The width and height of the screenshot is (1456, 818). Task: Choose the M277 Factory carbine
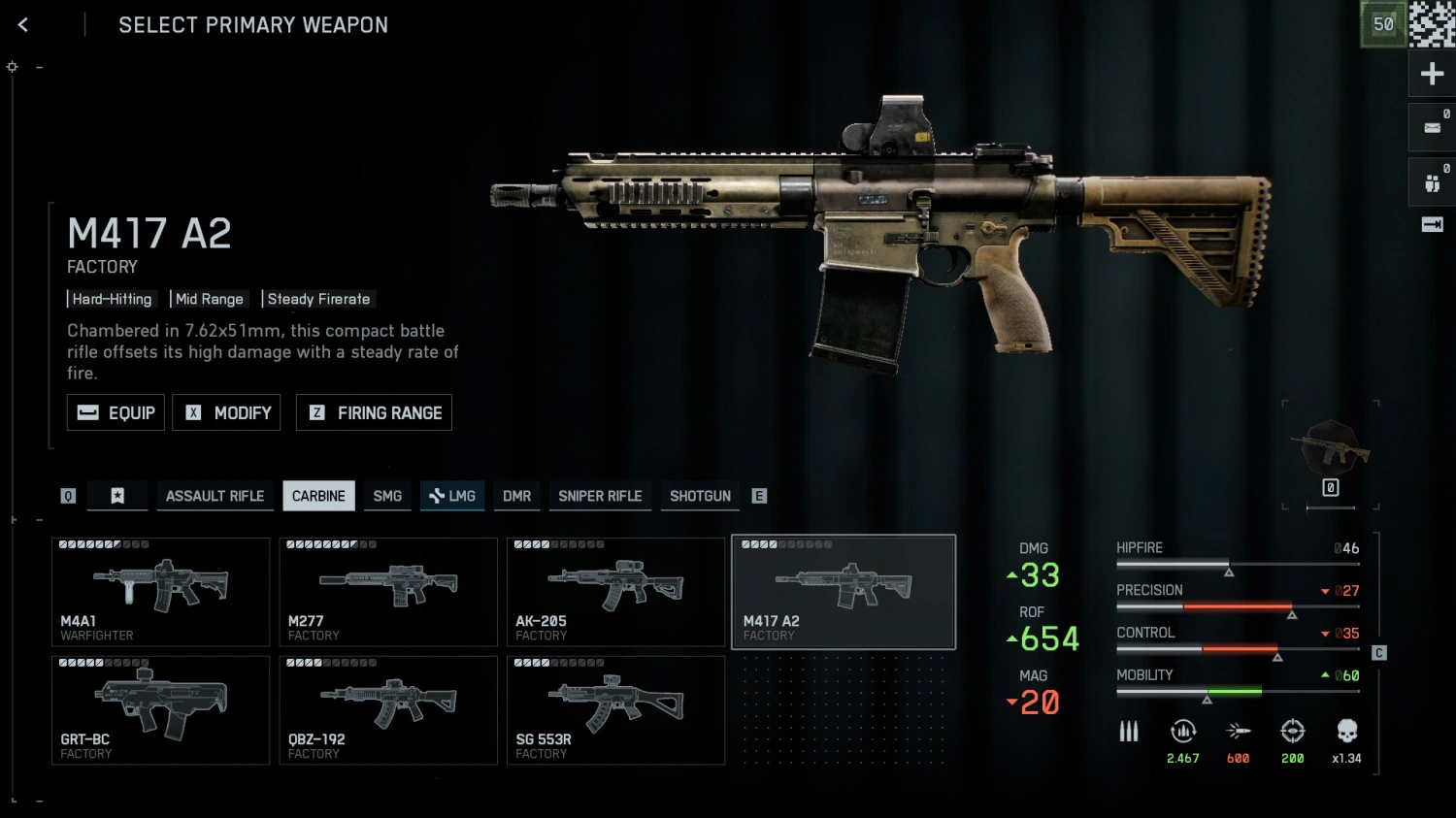[x=388, y=592]
